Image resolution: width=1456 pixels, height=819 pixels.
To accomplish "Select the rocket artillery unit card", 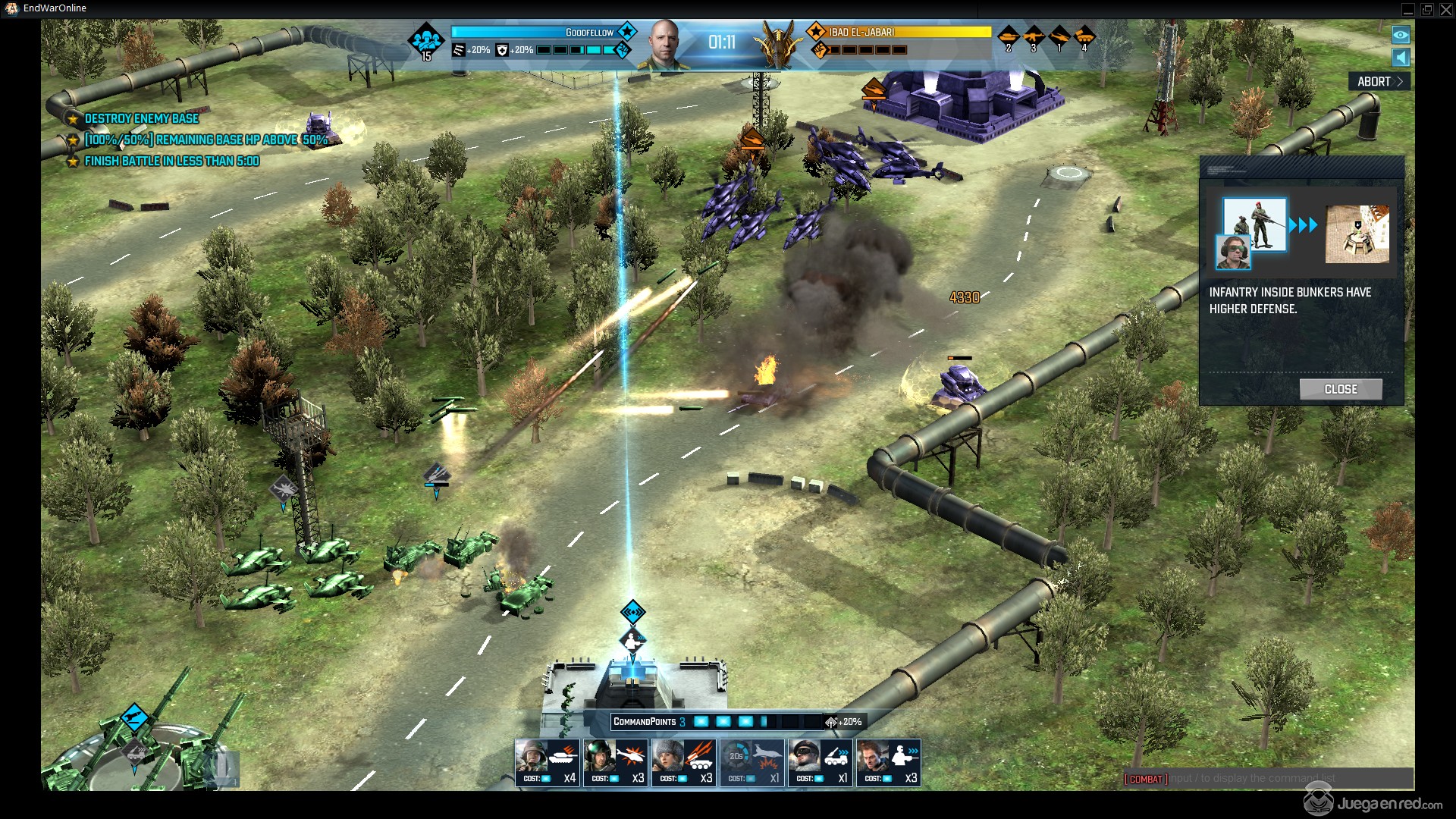I will 683,761.
